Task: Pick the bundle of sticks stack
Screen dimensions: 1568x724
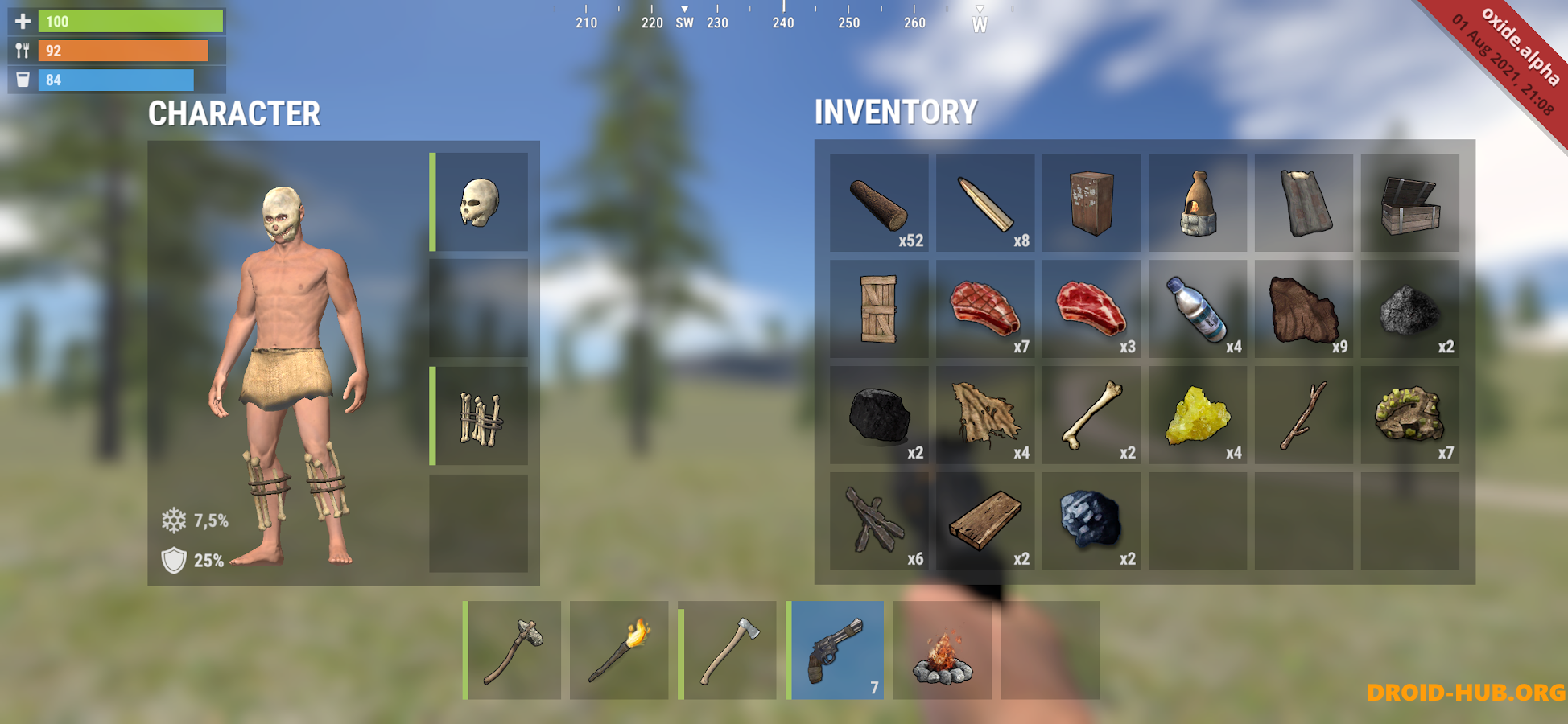Action: [879, 522]
